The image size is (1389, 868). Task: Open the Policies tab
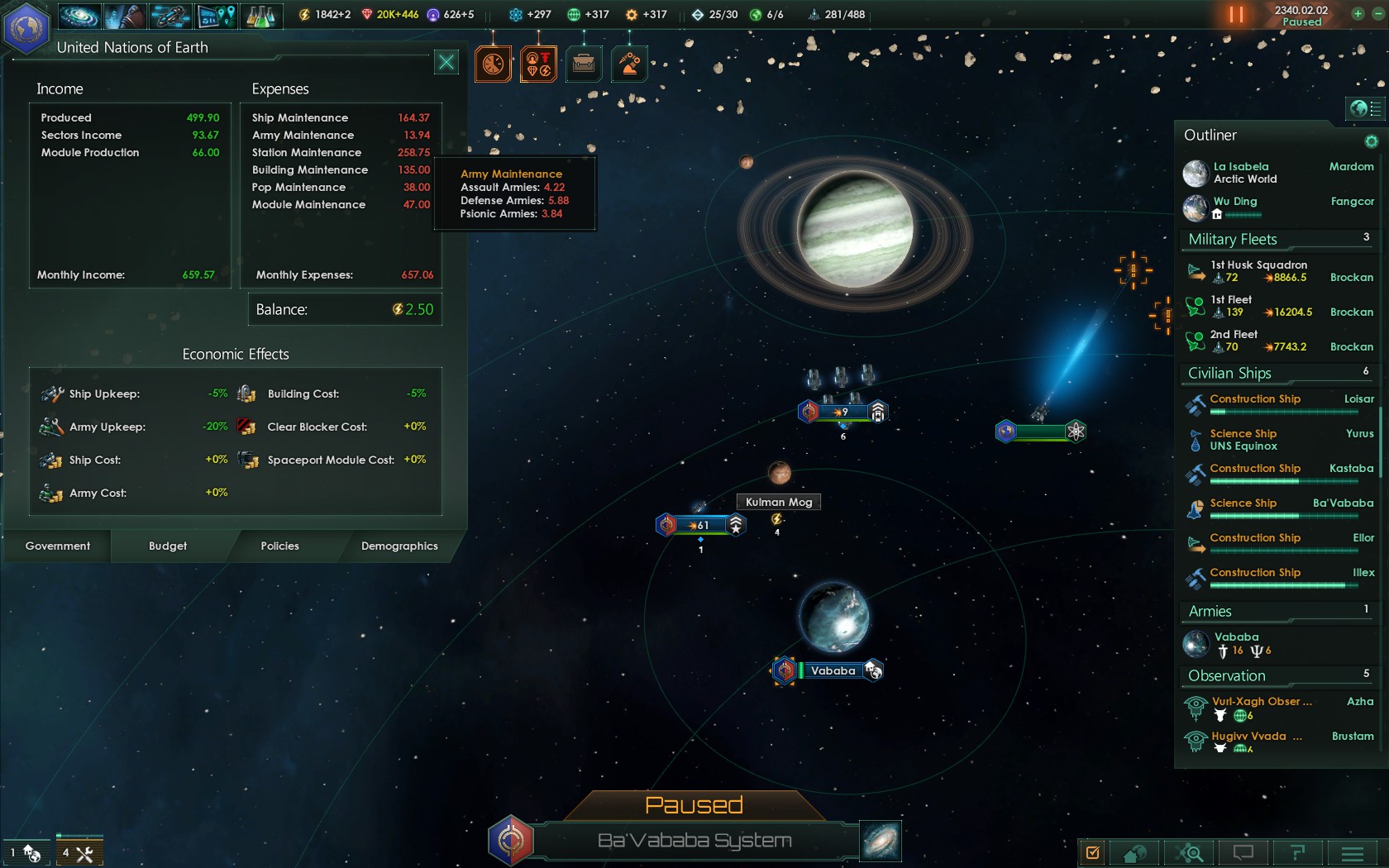coord(279,546)
